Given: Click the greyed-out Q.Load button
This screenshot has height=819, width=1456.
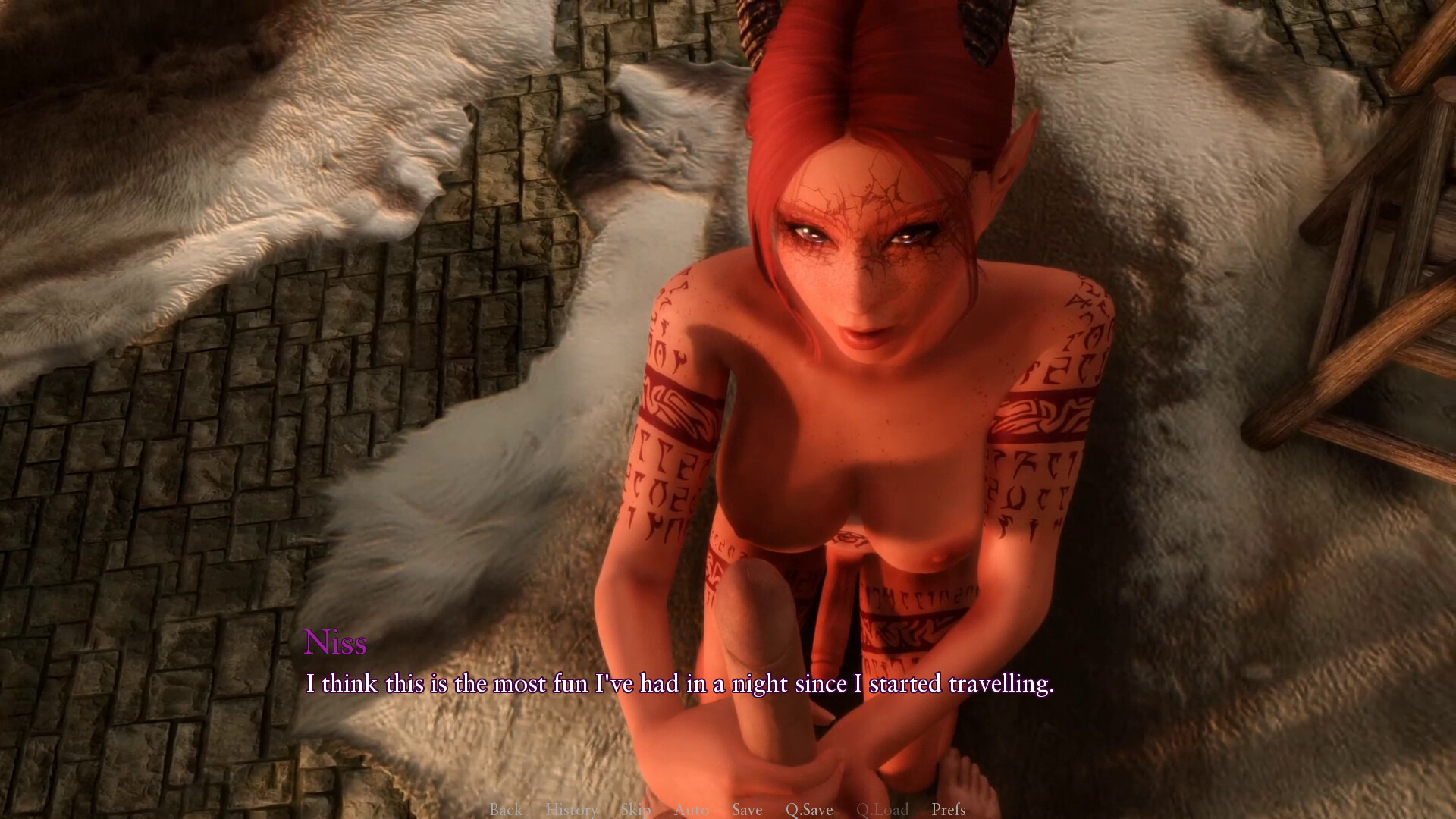Looking at the screenshot, I should point(882,809).
